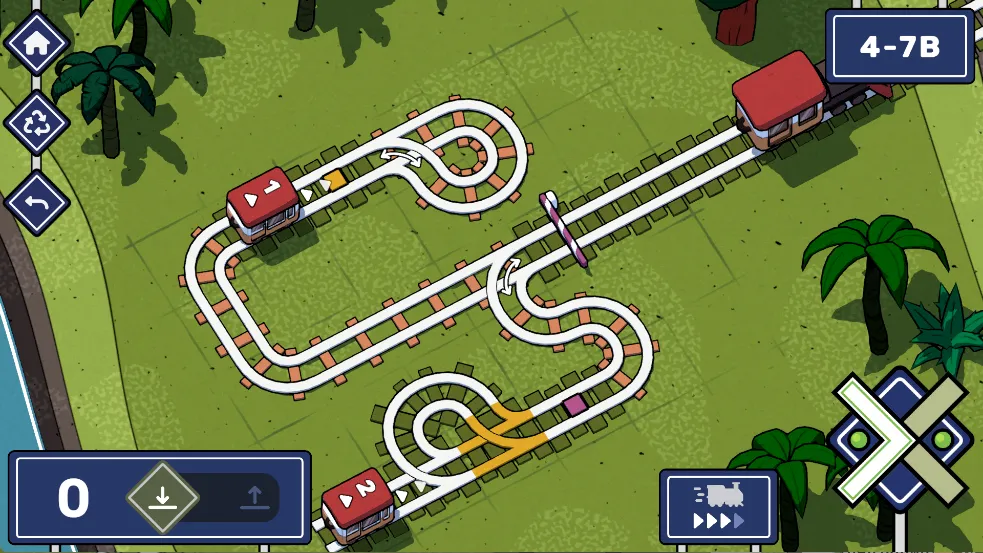This screenshot has height=553, width=983.
Task: Start the trains with the locomotive button
Action: coord(718,507)
